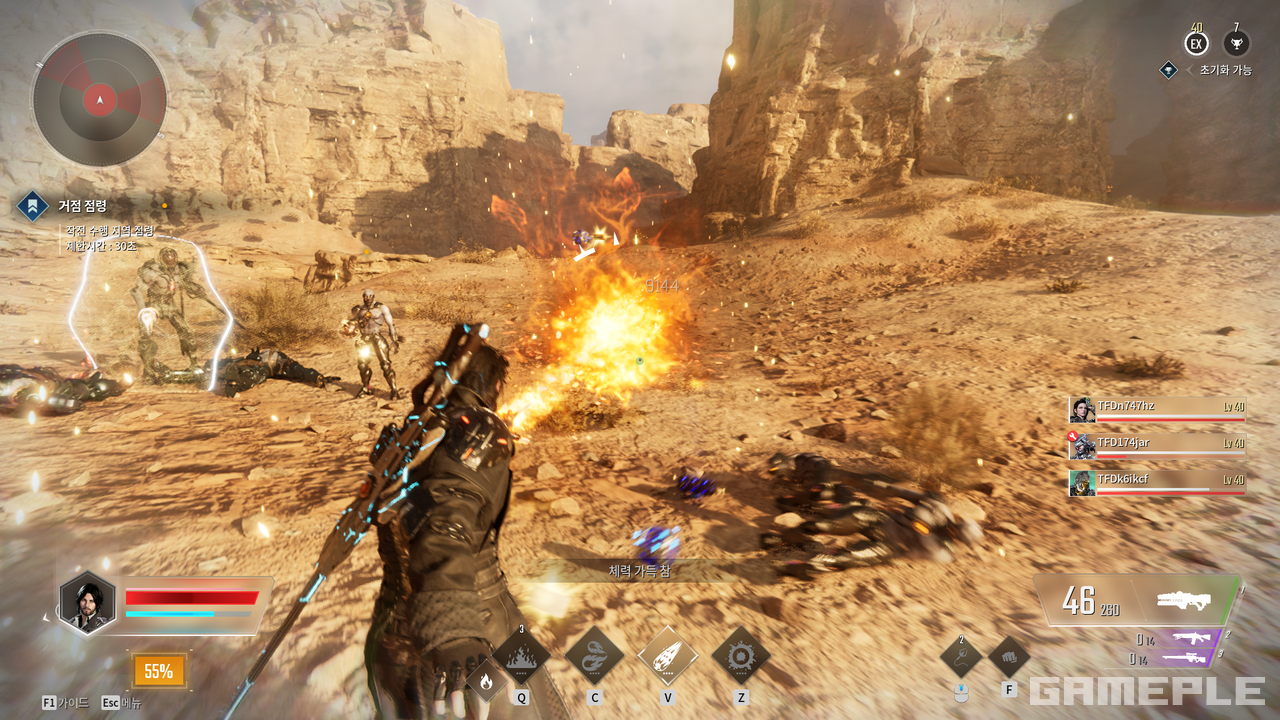
Task: Use the fist melee attack icon
Action: (x=1009, y=657)
